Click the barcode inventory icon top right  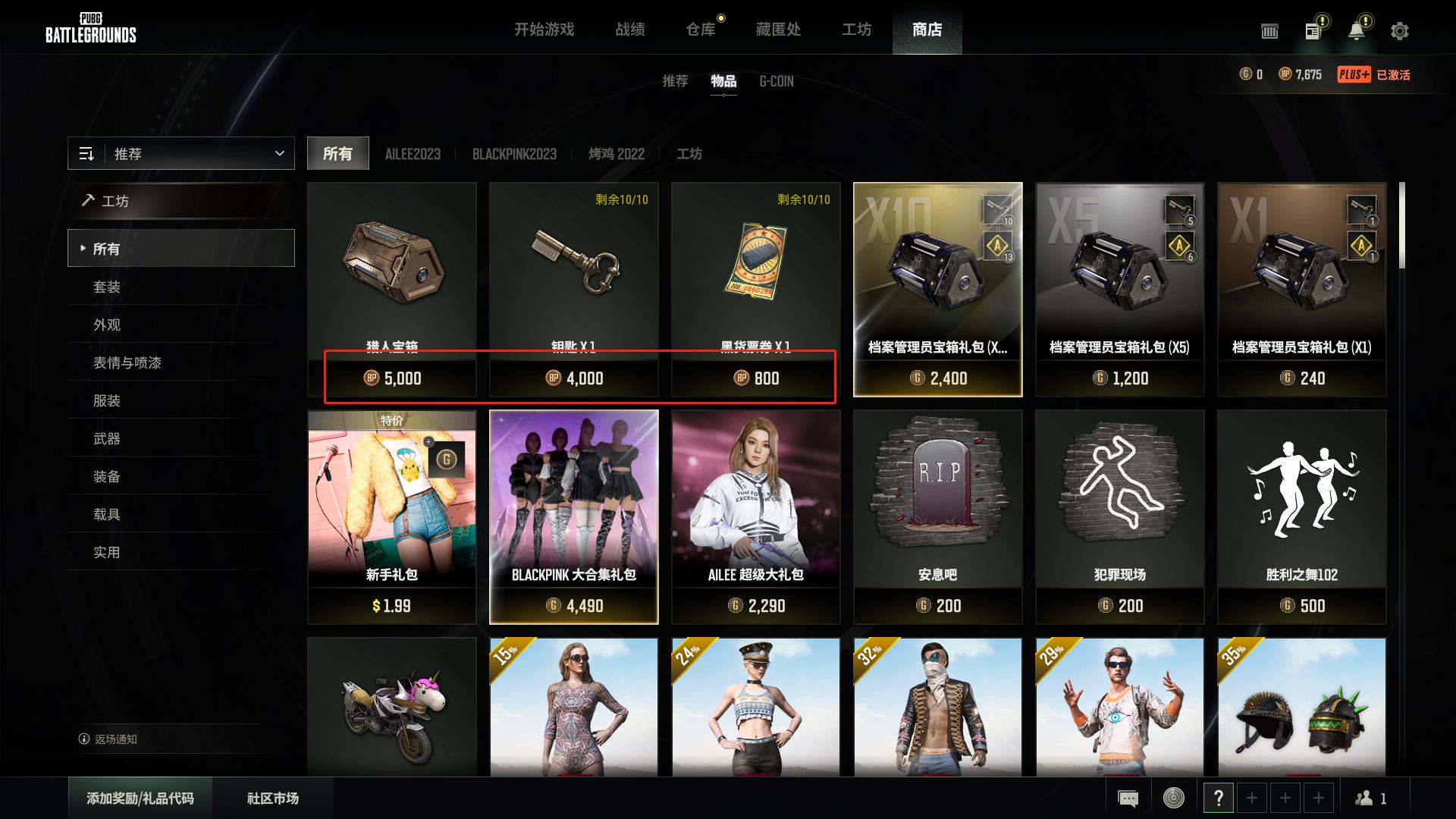pyautogui.click(x=1269, y=30)
